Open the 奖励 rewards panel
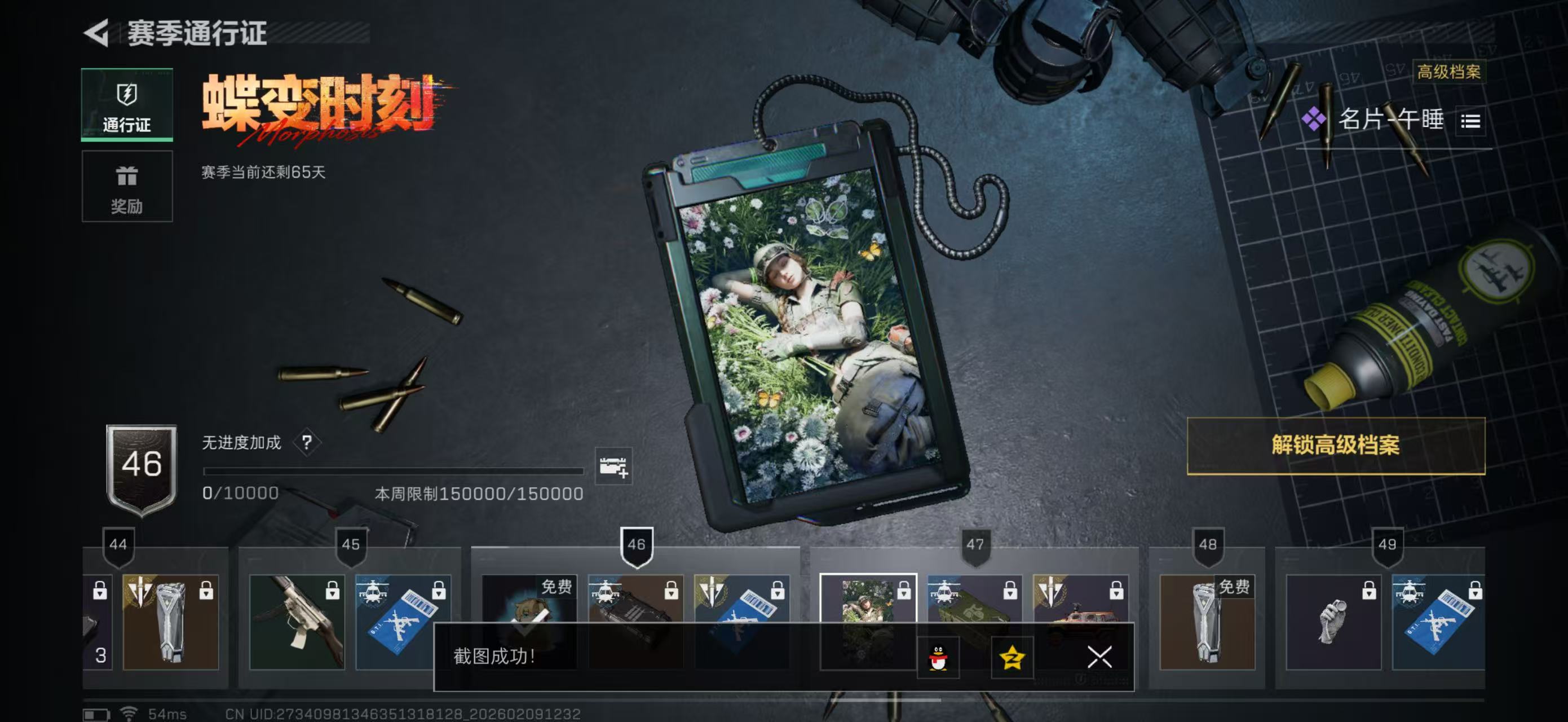1568x722 pixels. tap(127, 187)
